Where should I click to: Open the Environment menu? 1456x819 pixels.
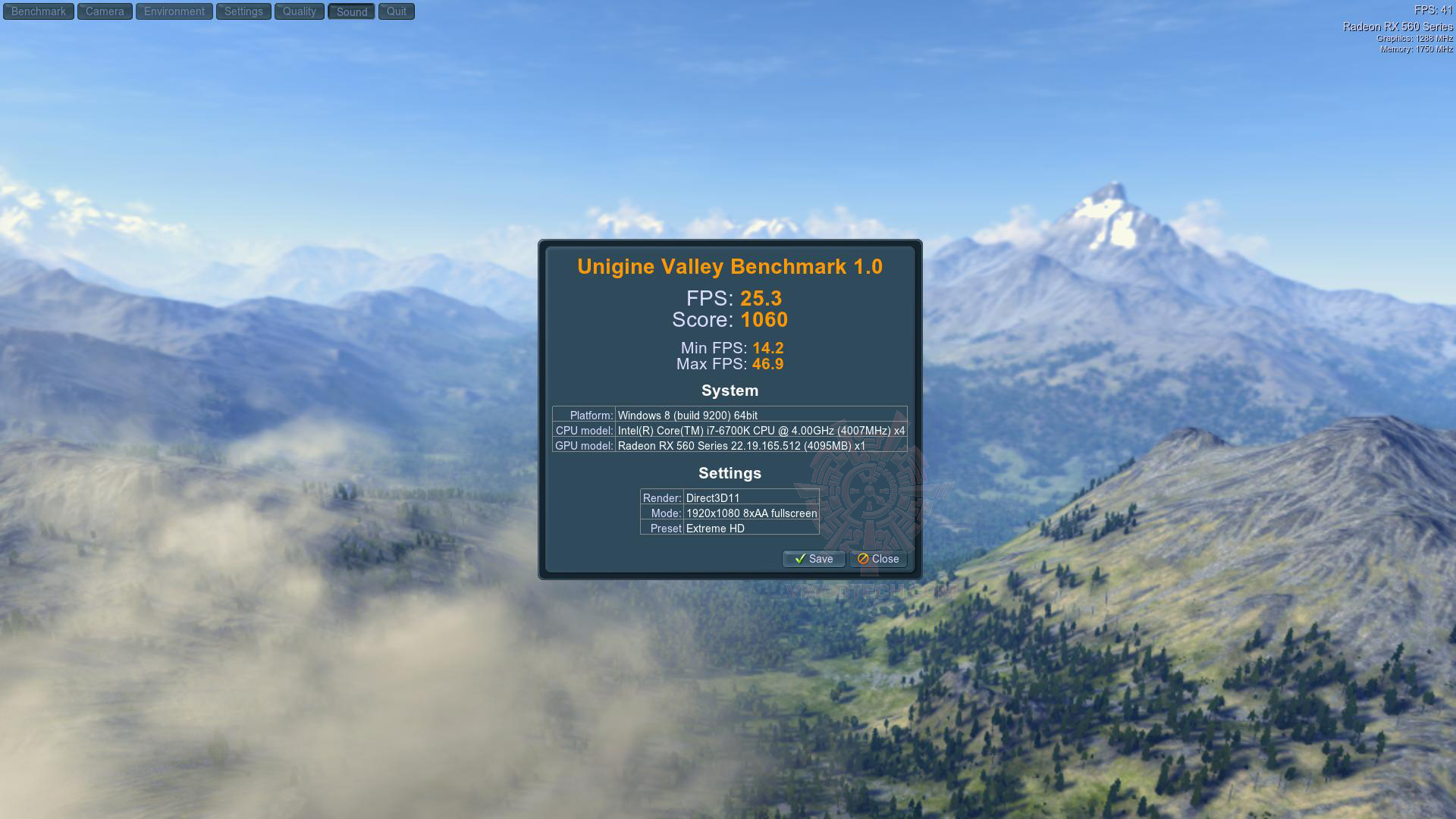tap(174, 11)
